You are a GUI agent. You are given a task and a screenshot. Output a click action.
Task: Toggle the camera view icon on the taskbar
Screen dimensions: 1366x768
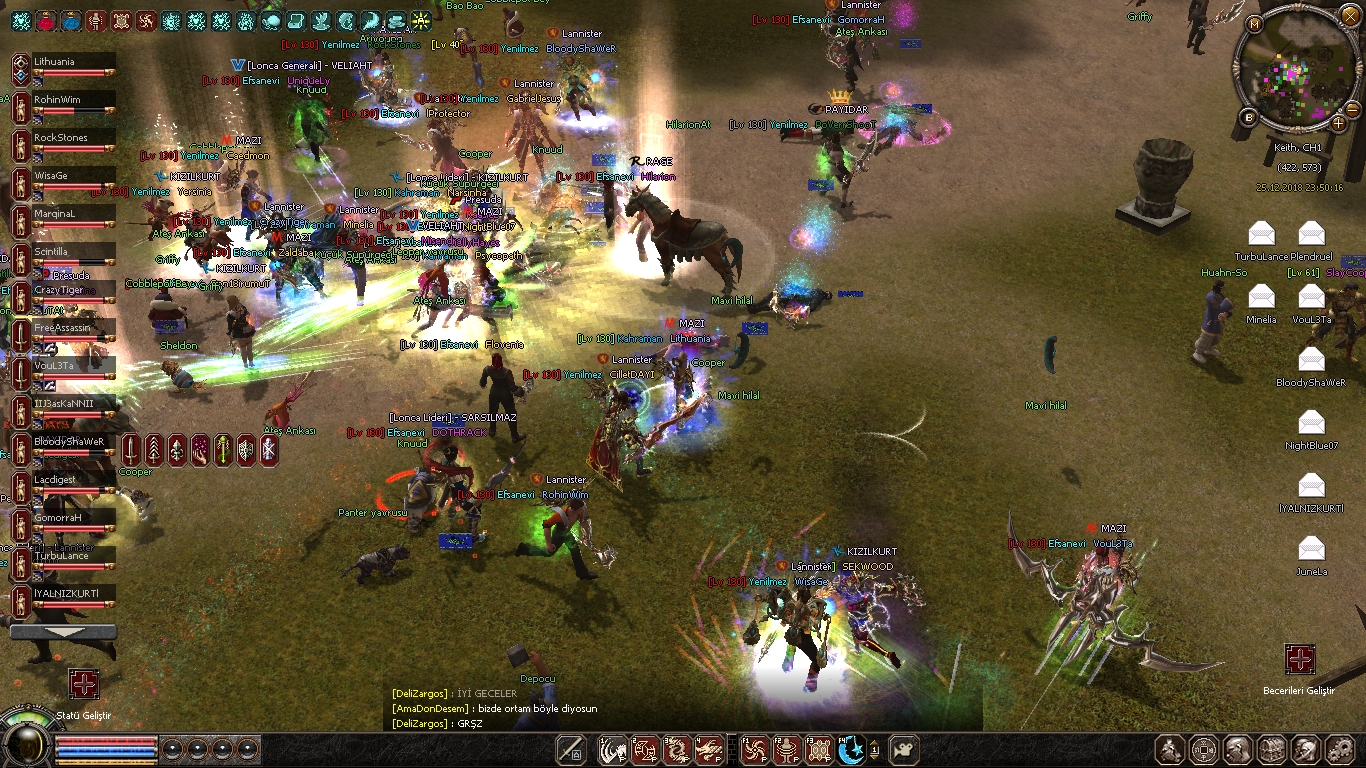(904, 749)
